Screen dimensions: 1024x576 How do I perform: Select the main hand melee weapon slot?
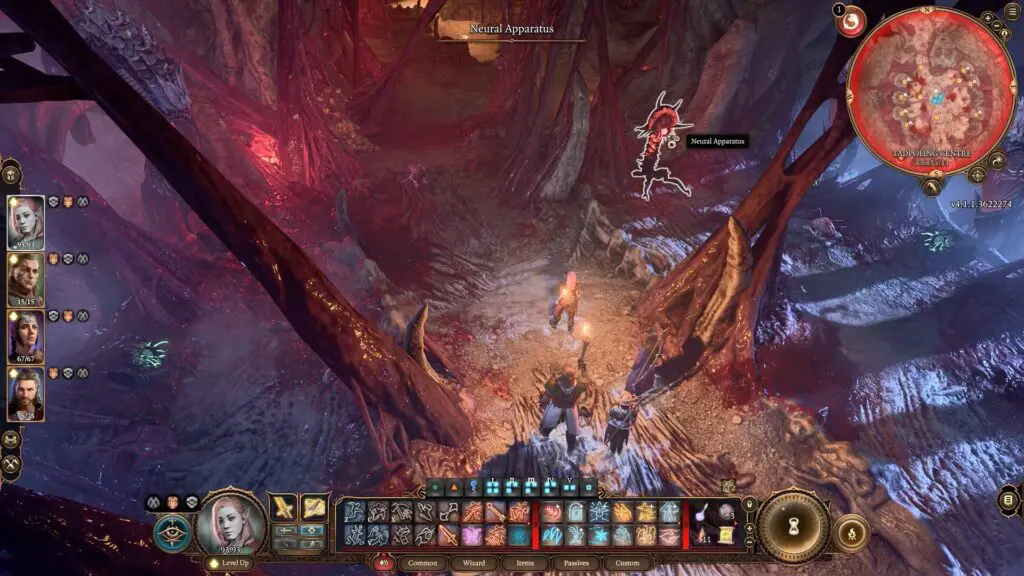click(283, 508)
